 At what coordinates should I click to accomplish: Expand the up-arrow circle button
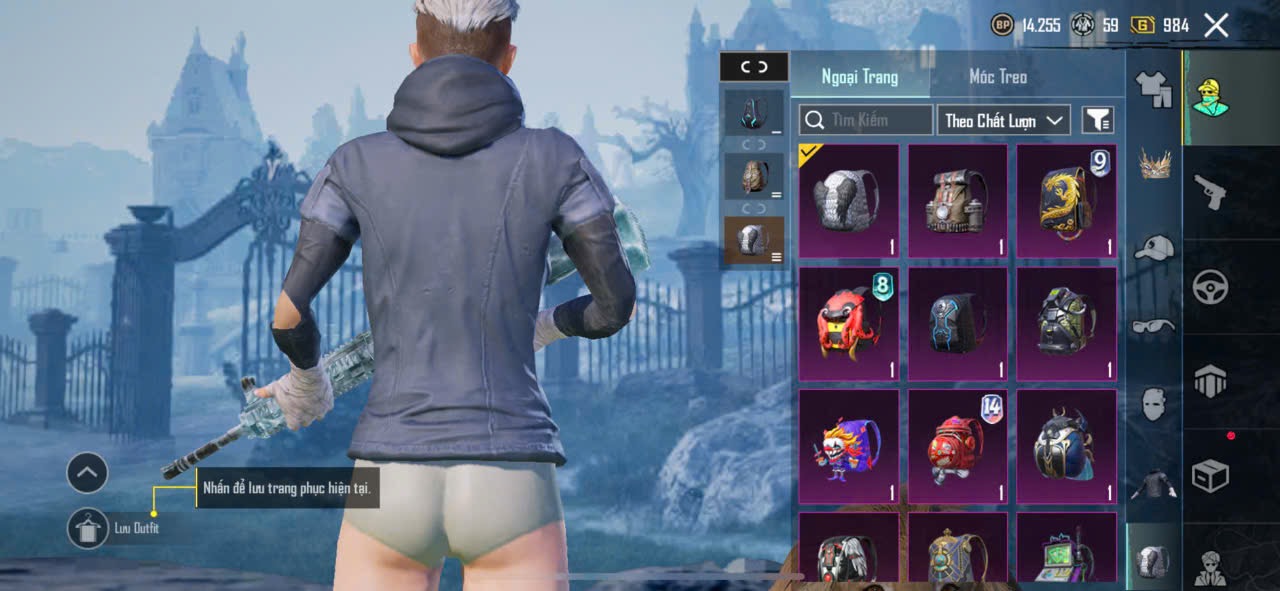click(x=88, y=472)
